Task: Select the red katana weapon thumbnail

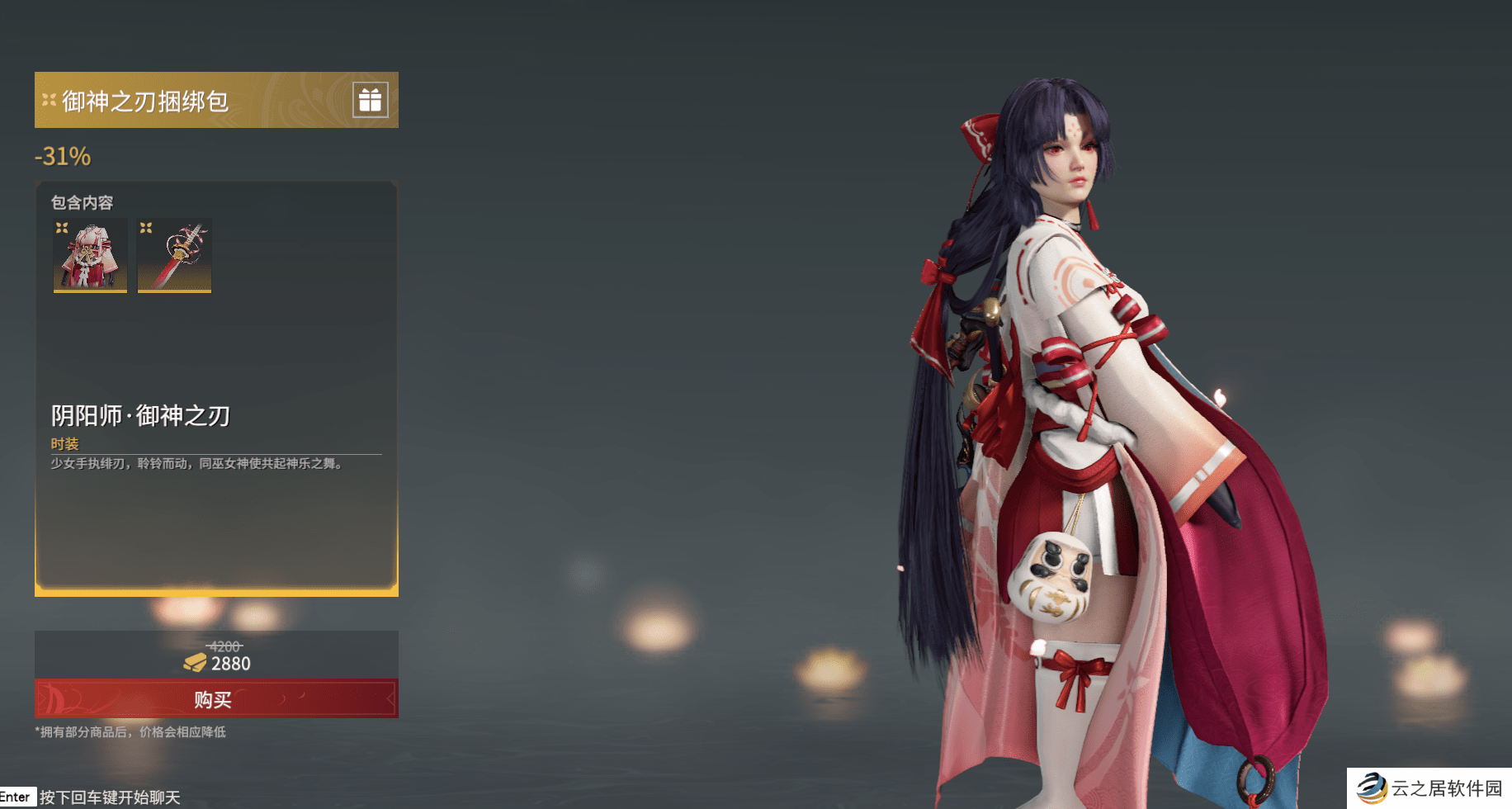Action: tap(174, 255)
